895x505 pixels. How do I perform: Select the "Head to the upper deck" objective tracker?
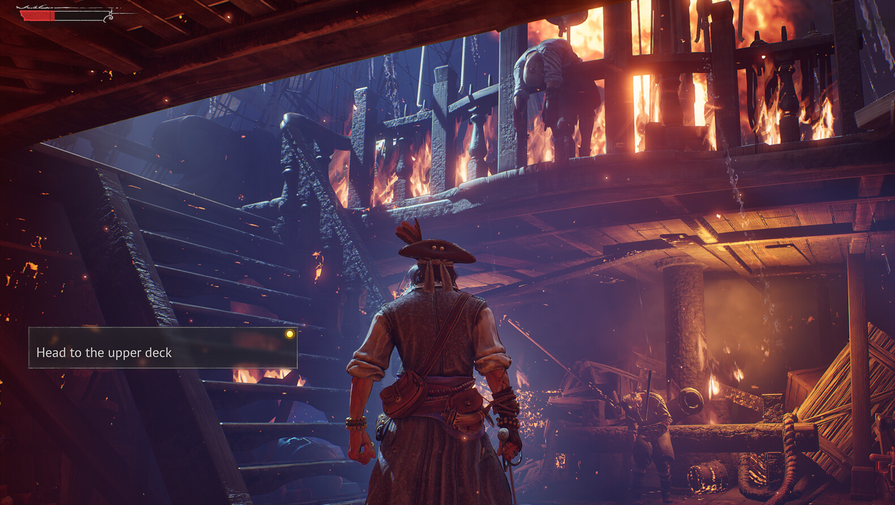(x=162, y=348)
